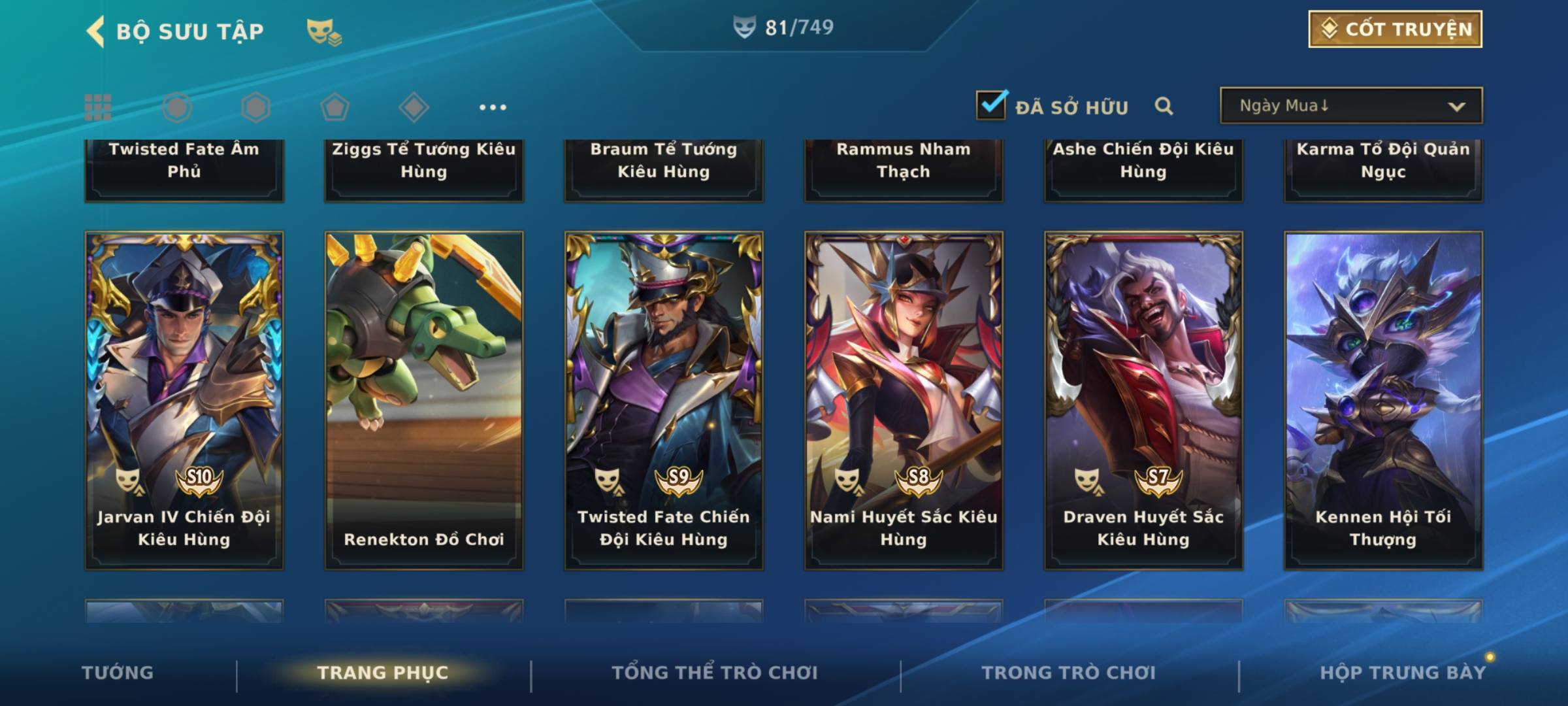Open the Renekton Đồ Chơi skin card

point(424,400)
